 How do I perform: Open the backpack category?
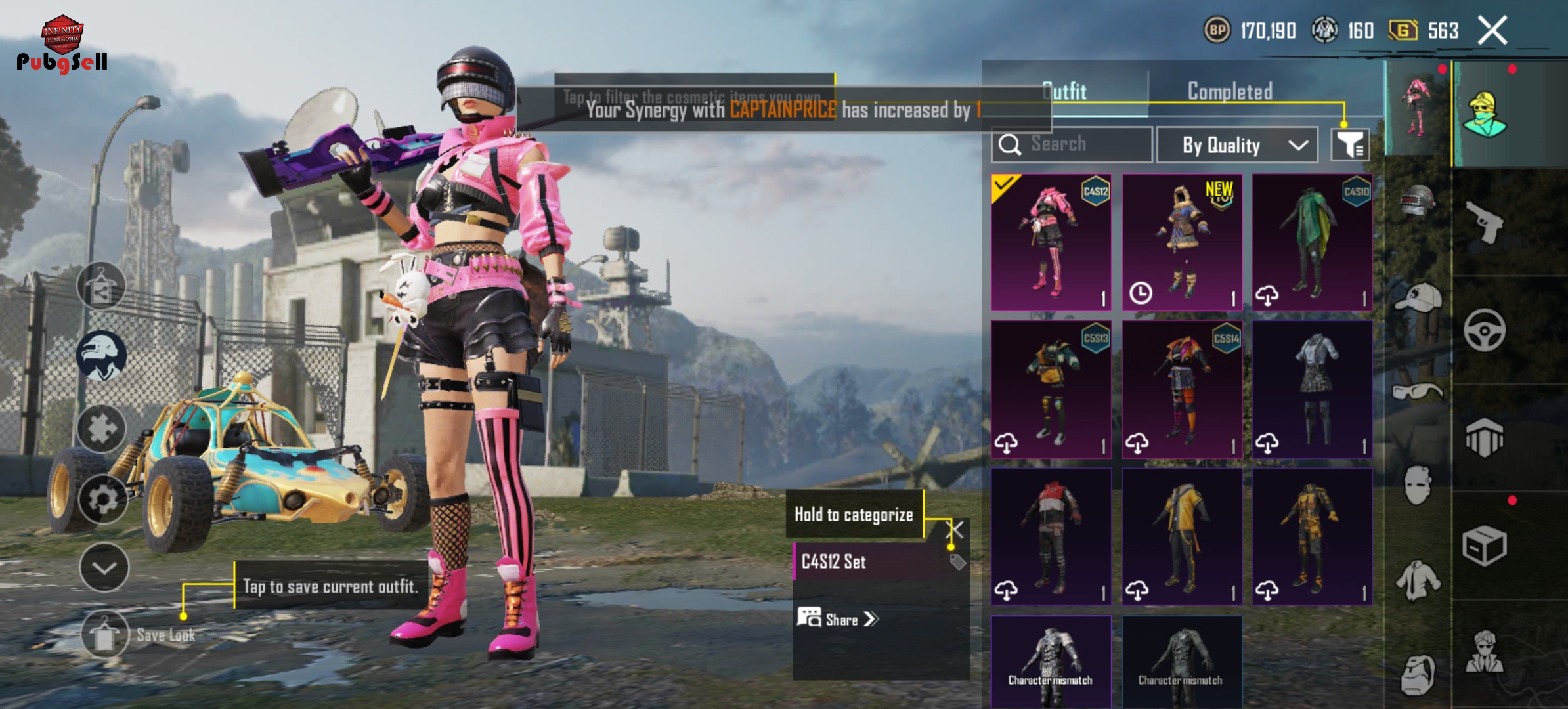pos(1417,674)
